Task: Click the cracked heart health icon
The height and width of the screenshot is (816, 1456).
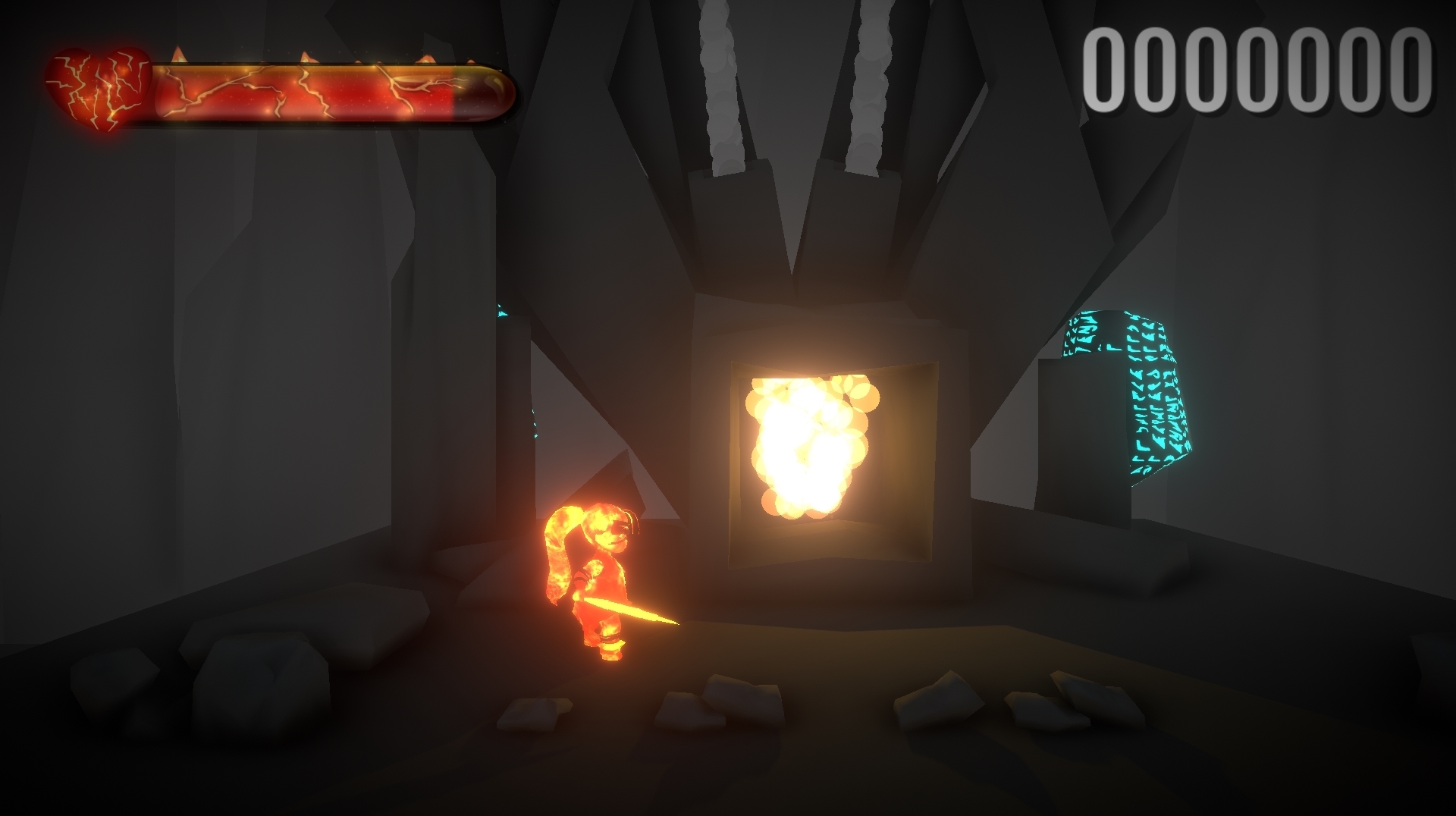Action: [x=97, y=83]
